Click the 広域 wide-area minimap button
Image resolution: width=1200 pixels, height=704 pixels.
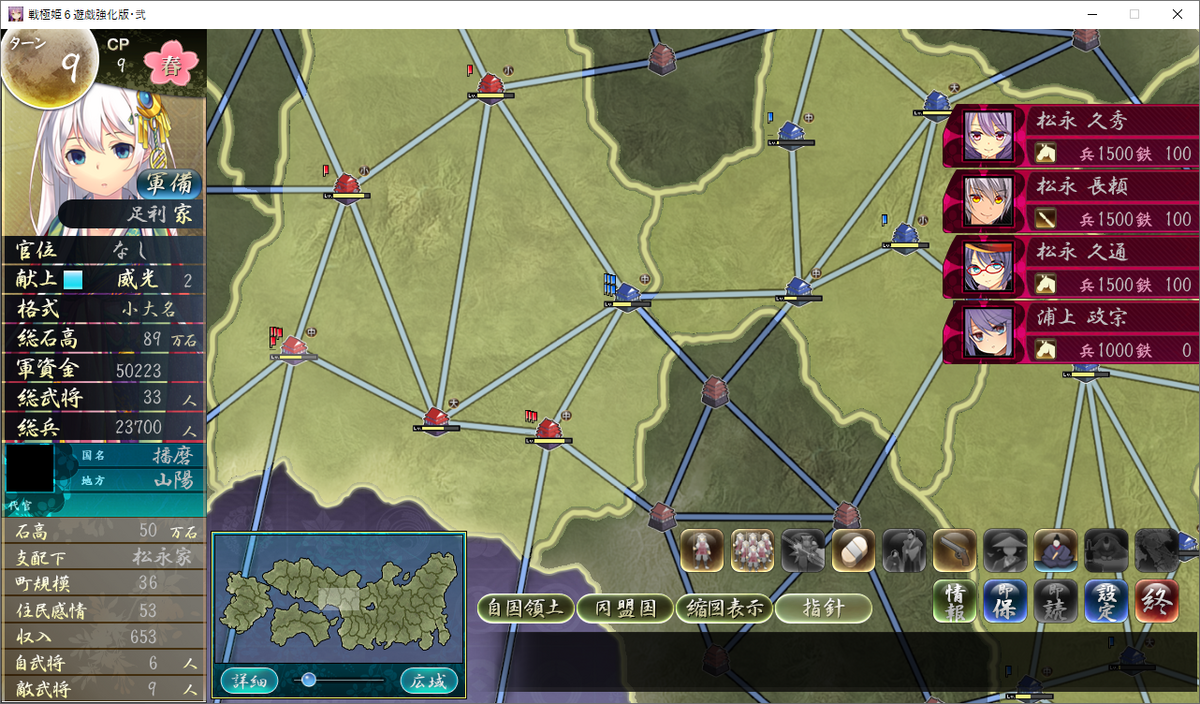[x=429, y=681]
